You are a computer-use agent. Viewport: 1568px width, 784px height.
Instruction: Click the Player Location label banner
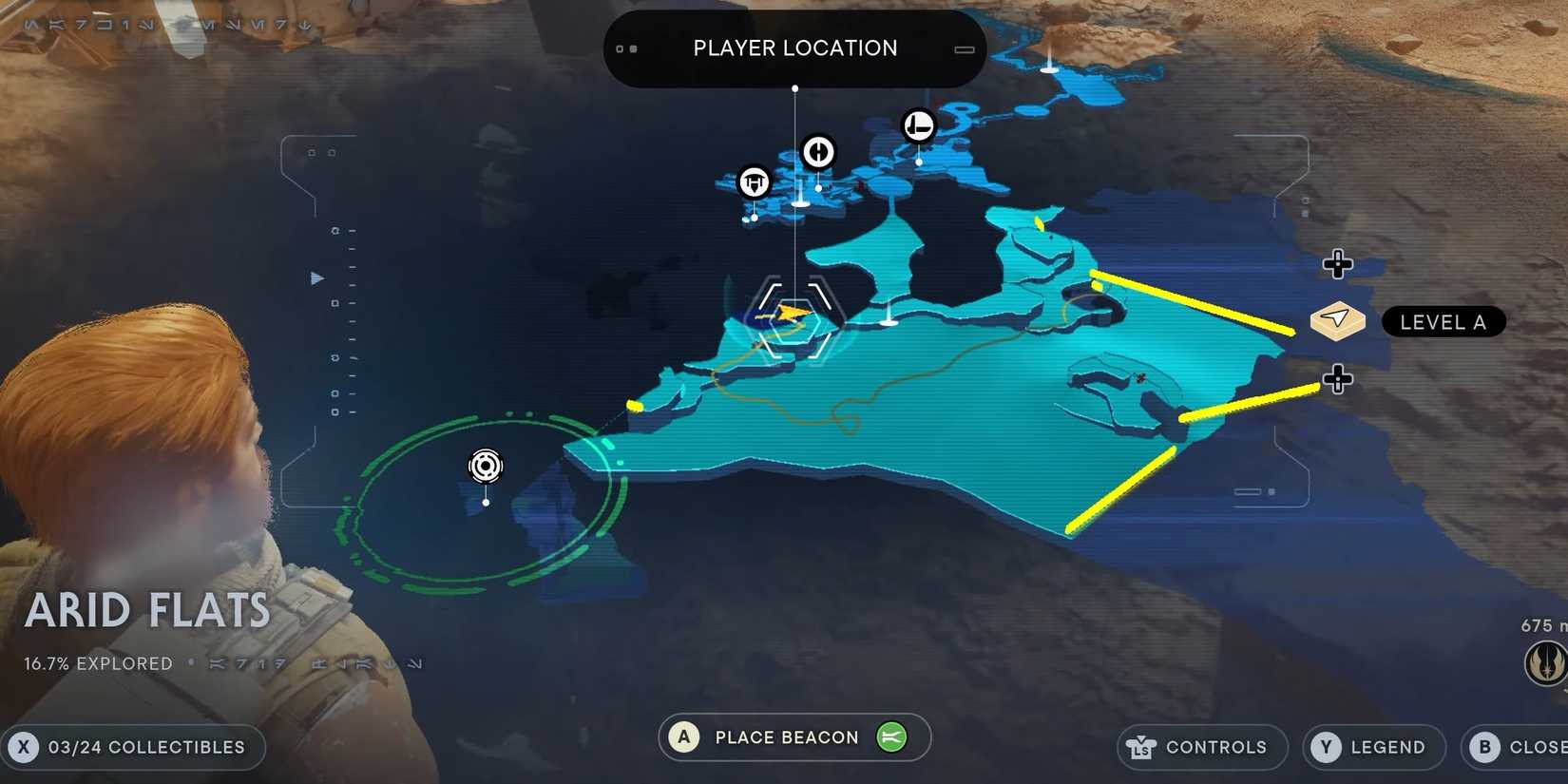794,48
